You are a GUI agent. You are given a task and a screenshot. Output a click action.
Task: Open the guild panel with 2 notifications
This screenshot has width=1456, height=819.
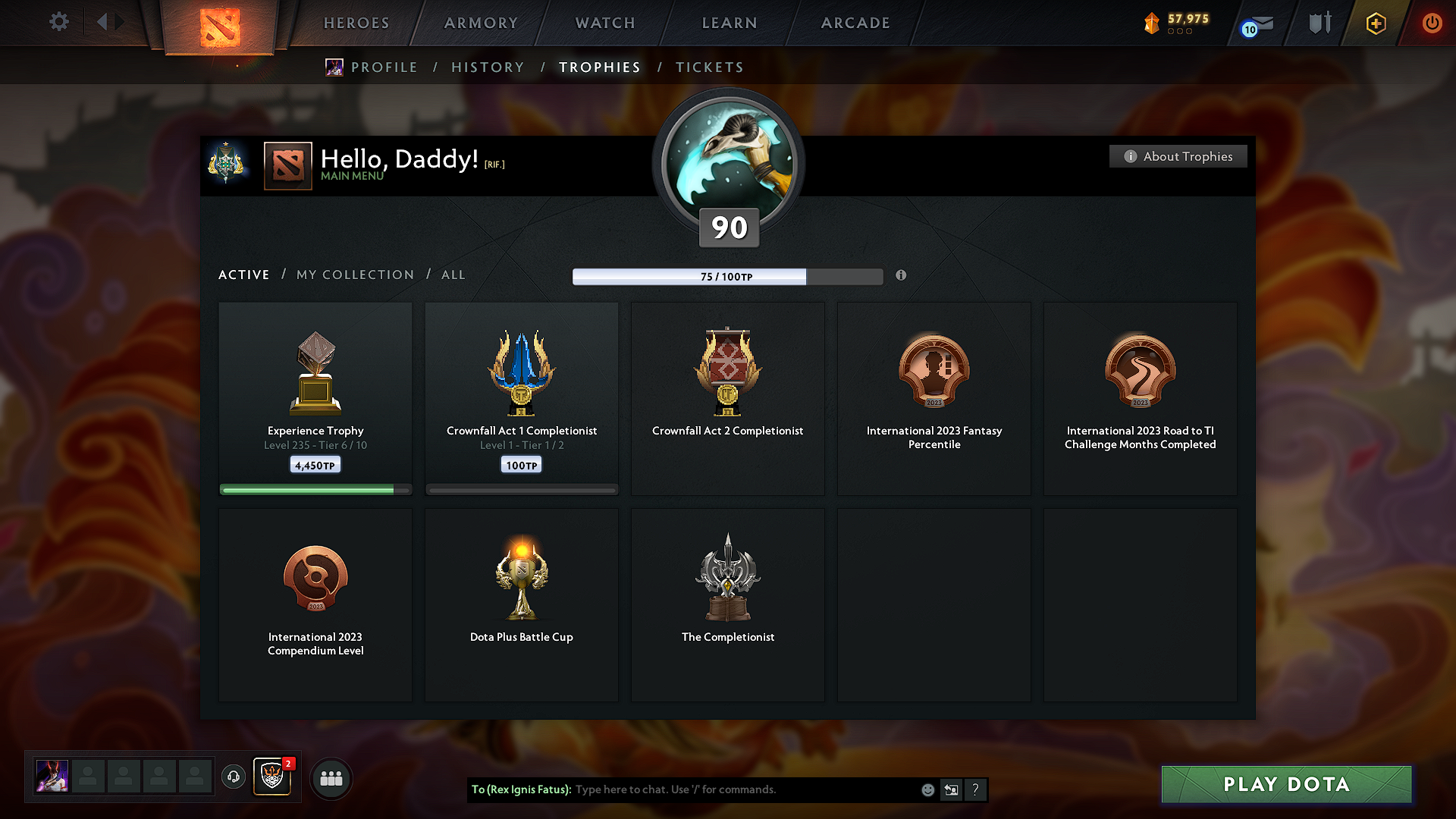(x=271, y=777)
